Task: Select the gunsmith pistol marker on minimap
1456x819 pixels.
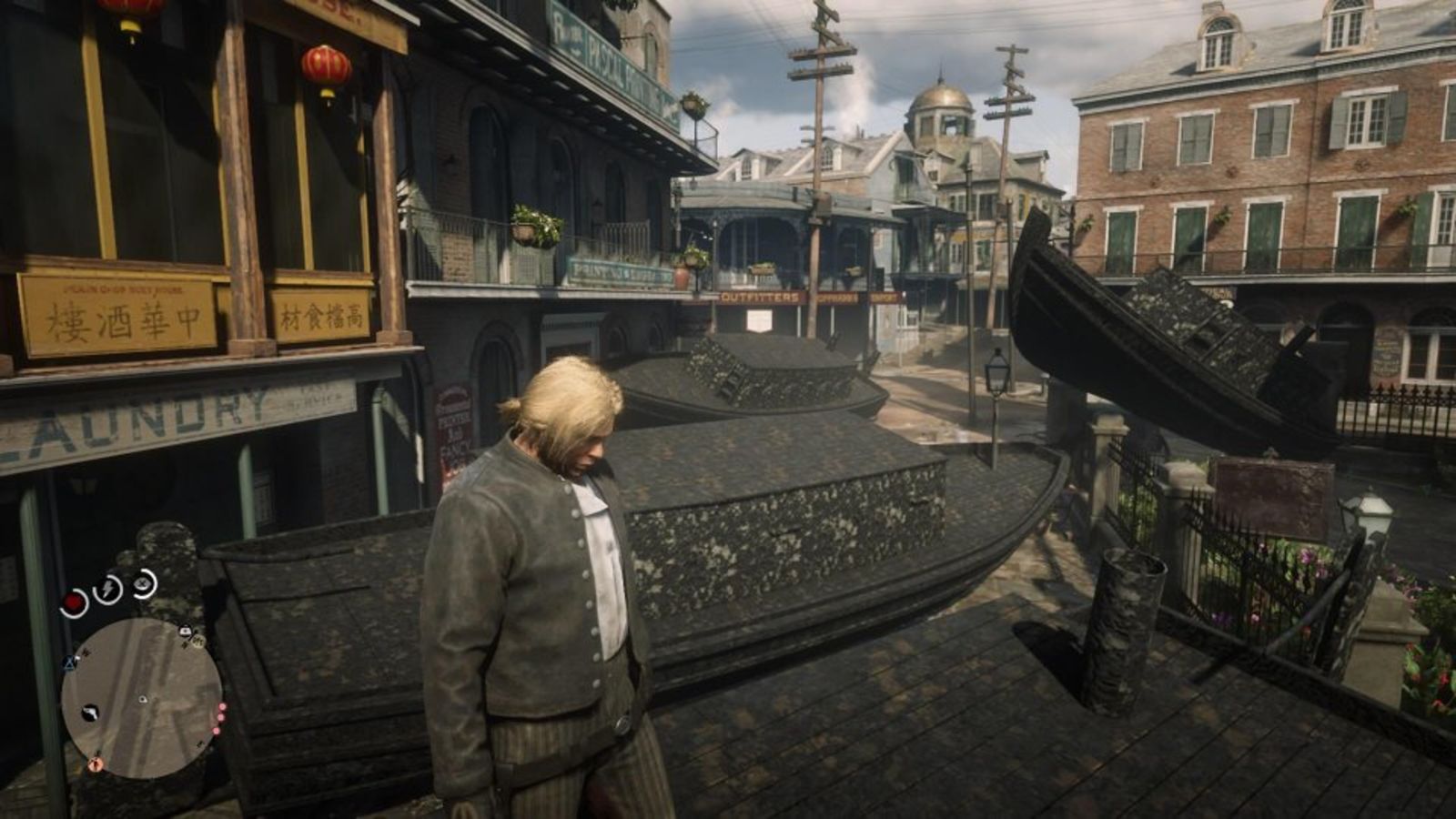Action: tap(90, 713)
